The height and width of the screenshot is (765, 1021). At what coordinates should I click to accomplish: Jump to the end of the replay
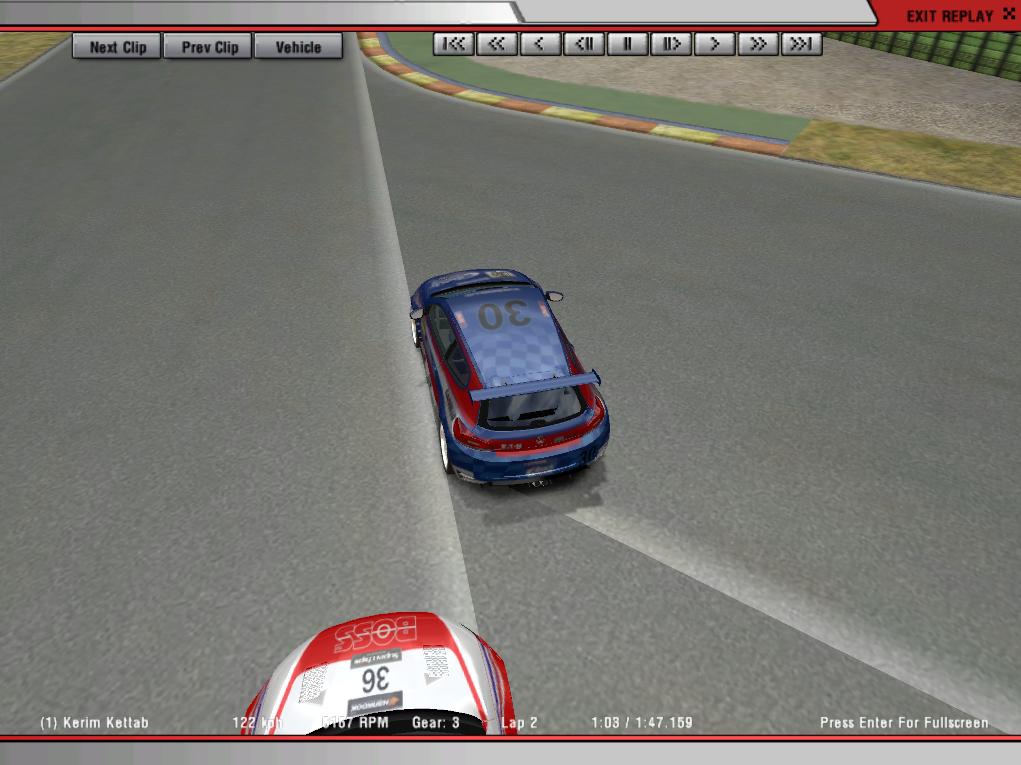(801, 44)
